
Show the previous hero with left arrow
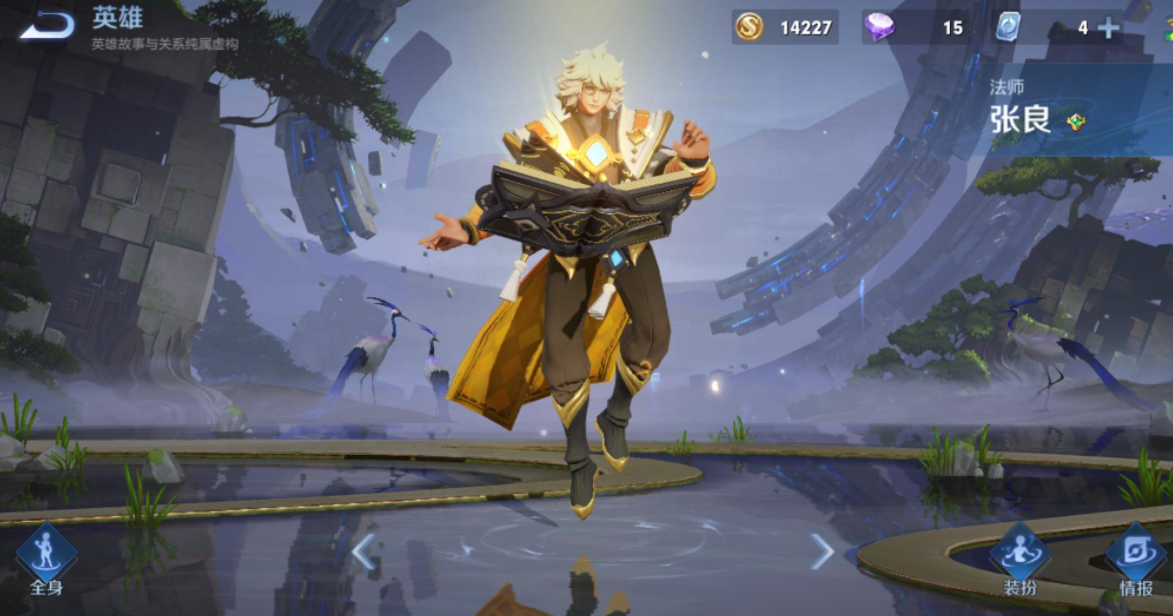(x=363, y=551)
